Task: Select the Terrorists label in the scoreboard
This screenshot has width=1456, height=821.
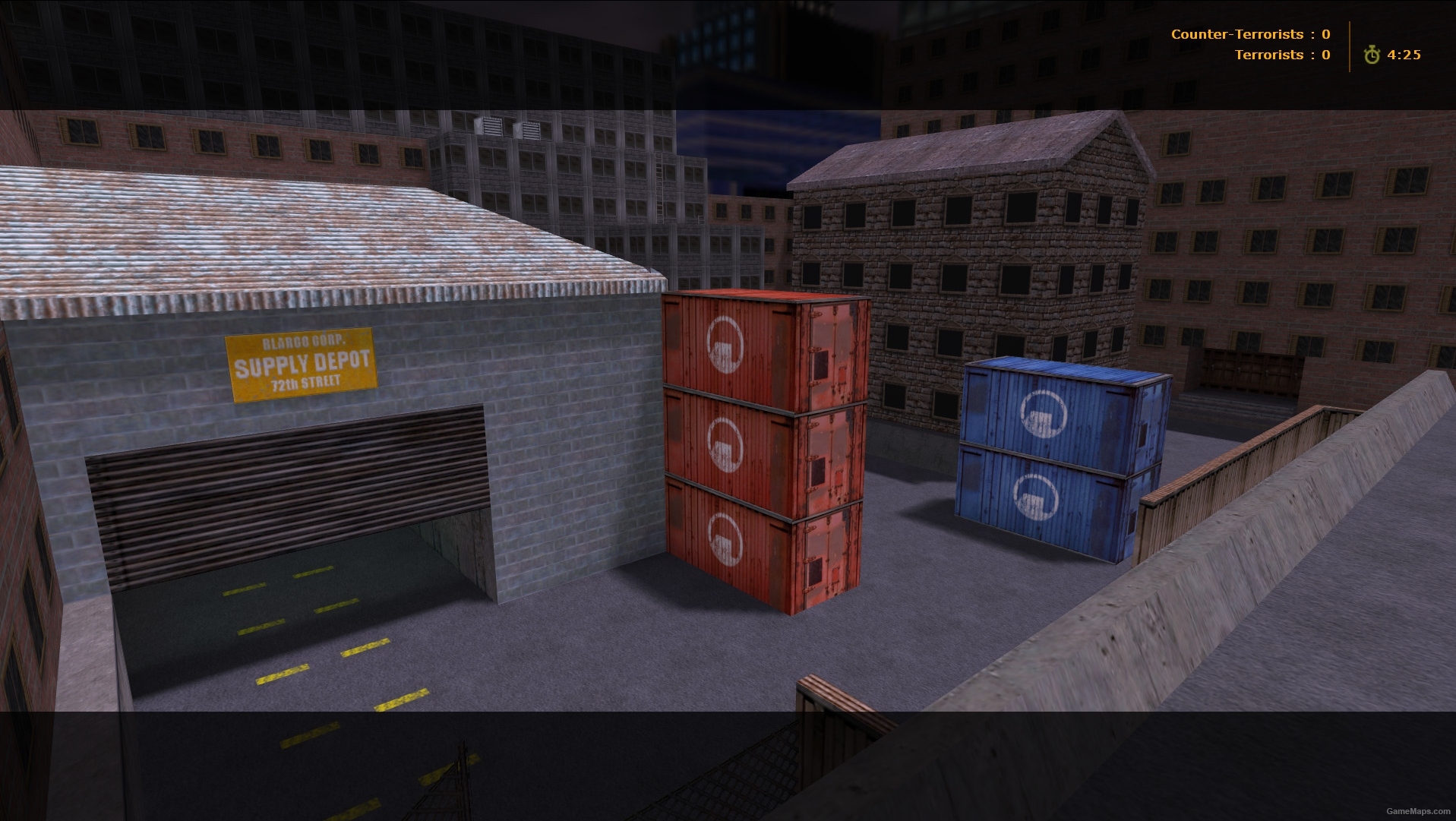Action: click(1269, 54)
